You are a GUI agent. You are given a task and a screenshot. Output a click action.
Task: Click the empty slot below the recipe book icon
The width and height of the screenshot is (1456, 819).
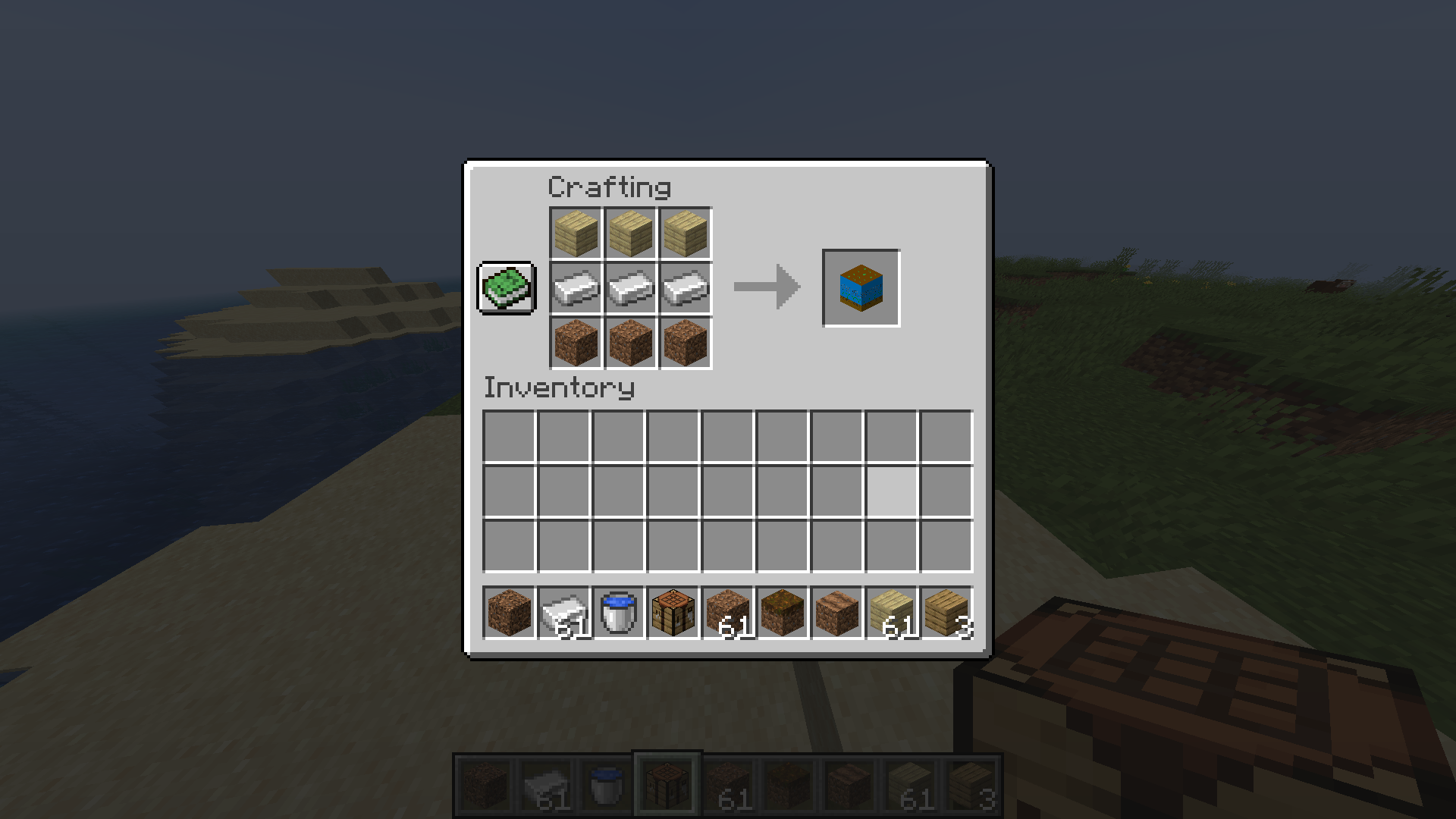[506, 343]
